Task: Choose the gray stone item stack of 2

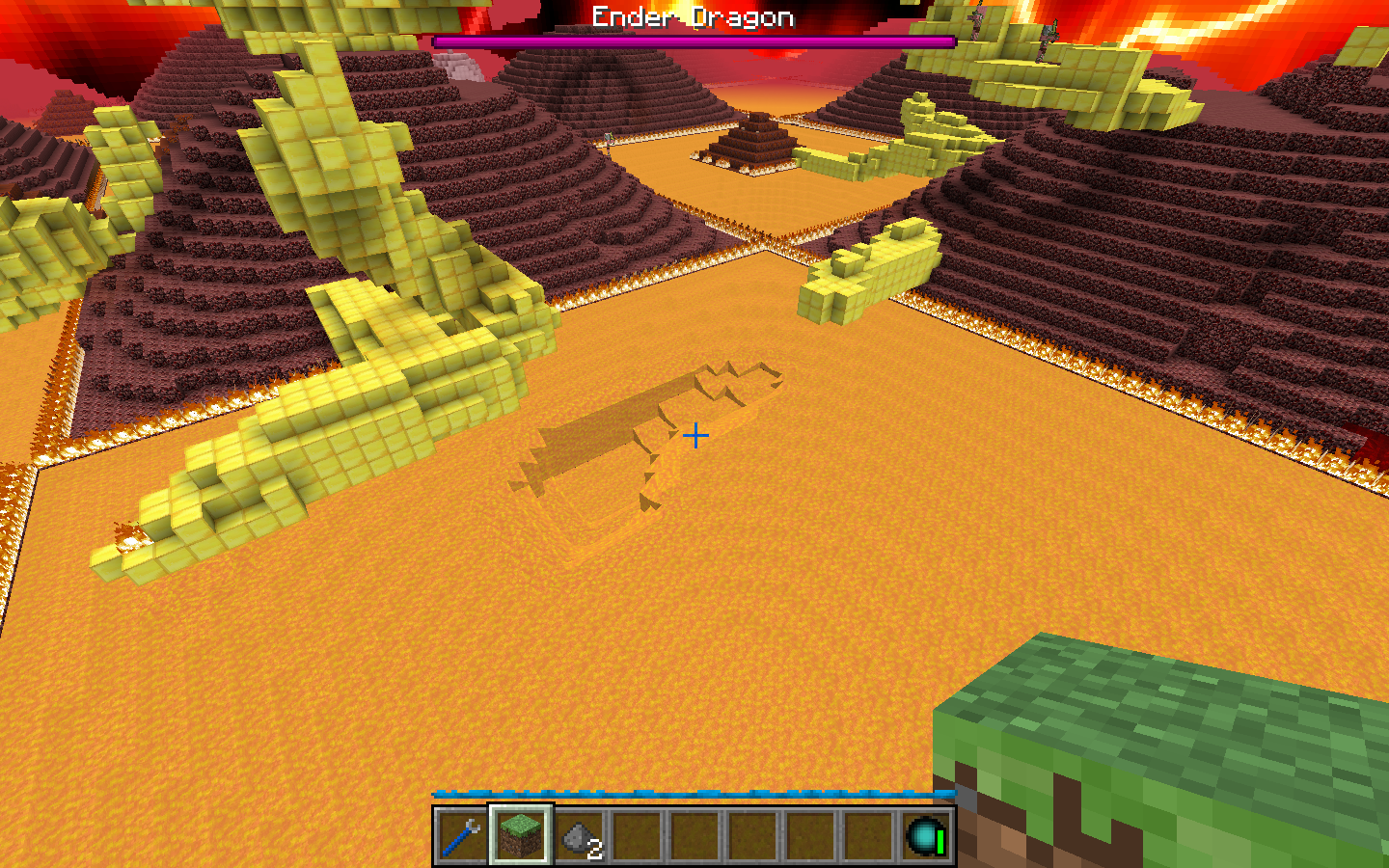Action: (579, 836)
